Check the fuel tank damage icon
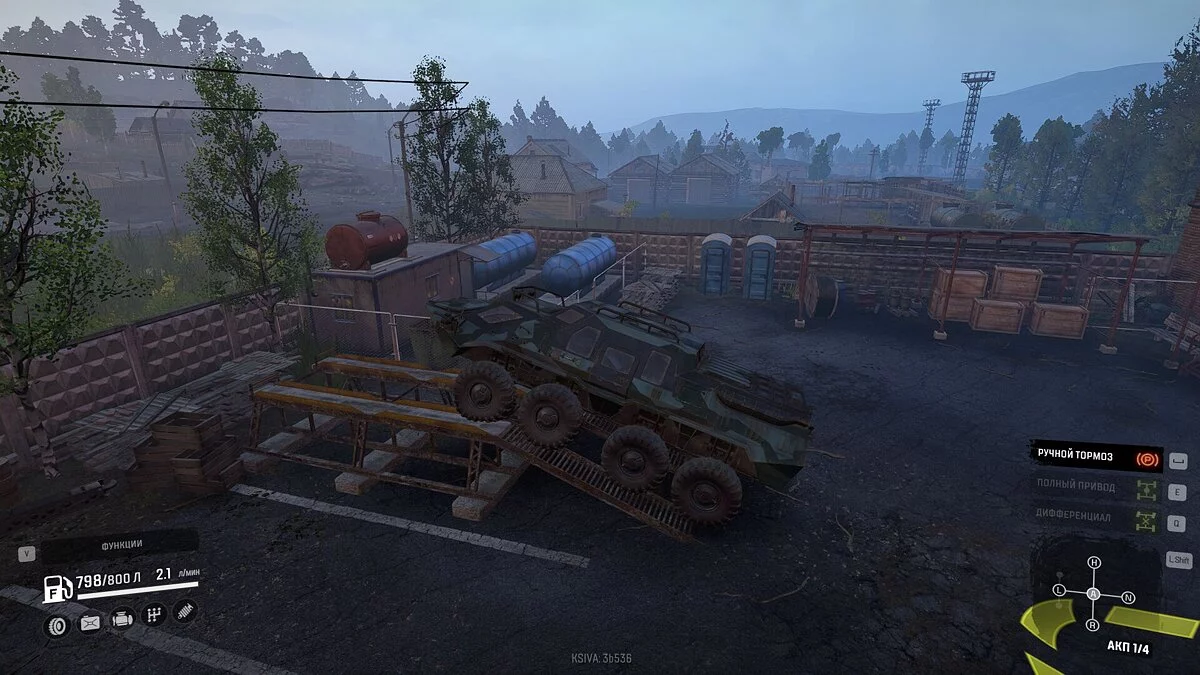Viewport: 1200px width, 675px height. click(x=89, y=625)
